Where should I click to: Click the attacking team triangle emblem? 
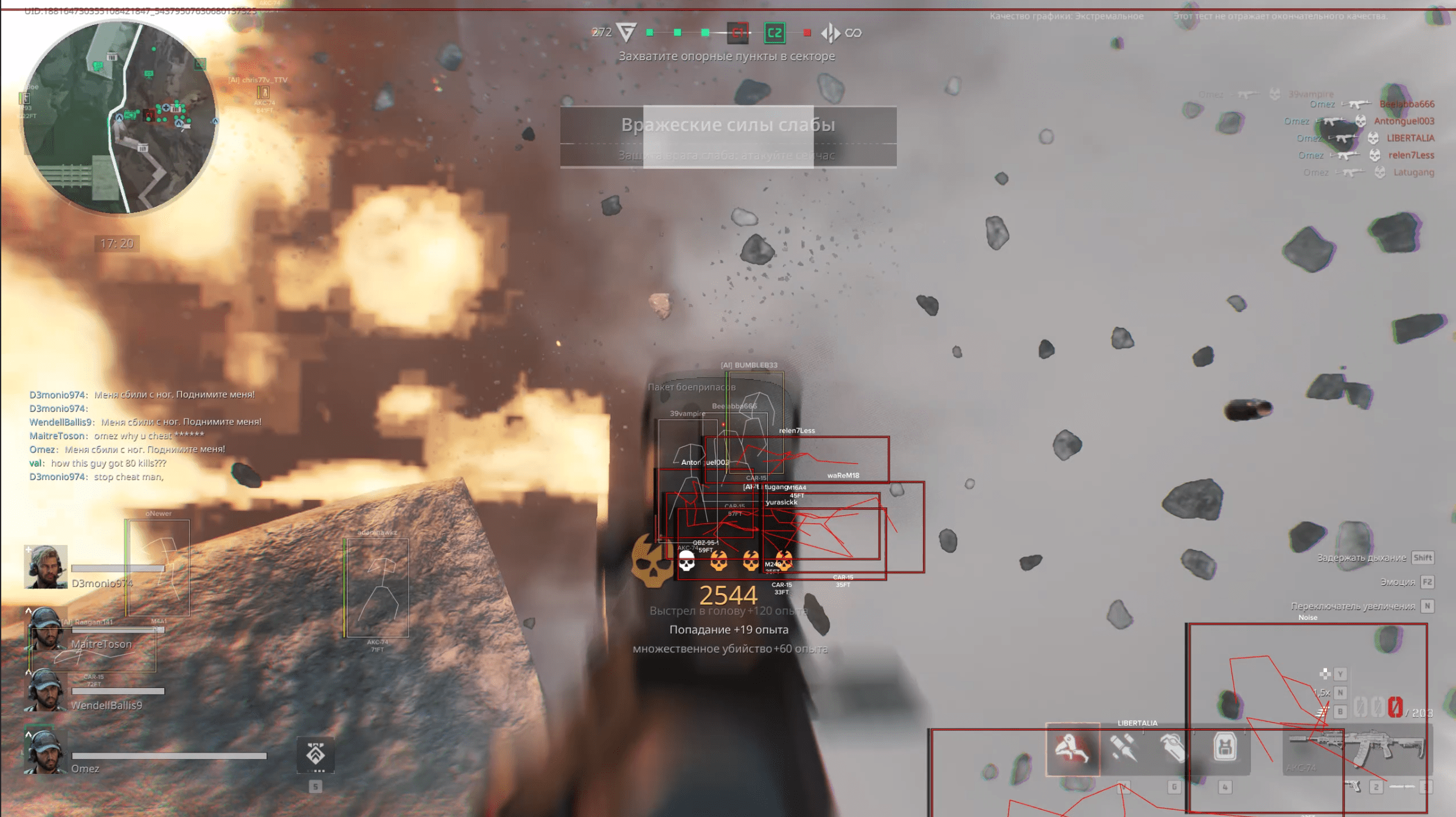626,32
